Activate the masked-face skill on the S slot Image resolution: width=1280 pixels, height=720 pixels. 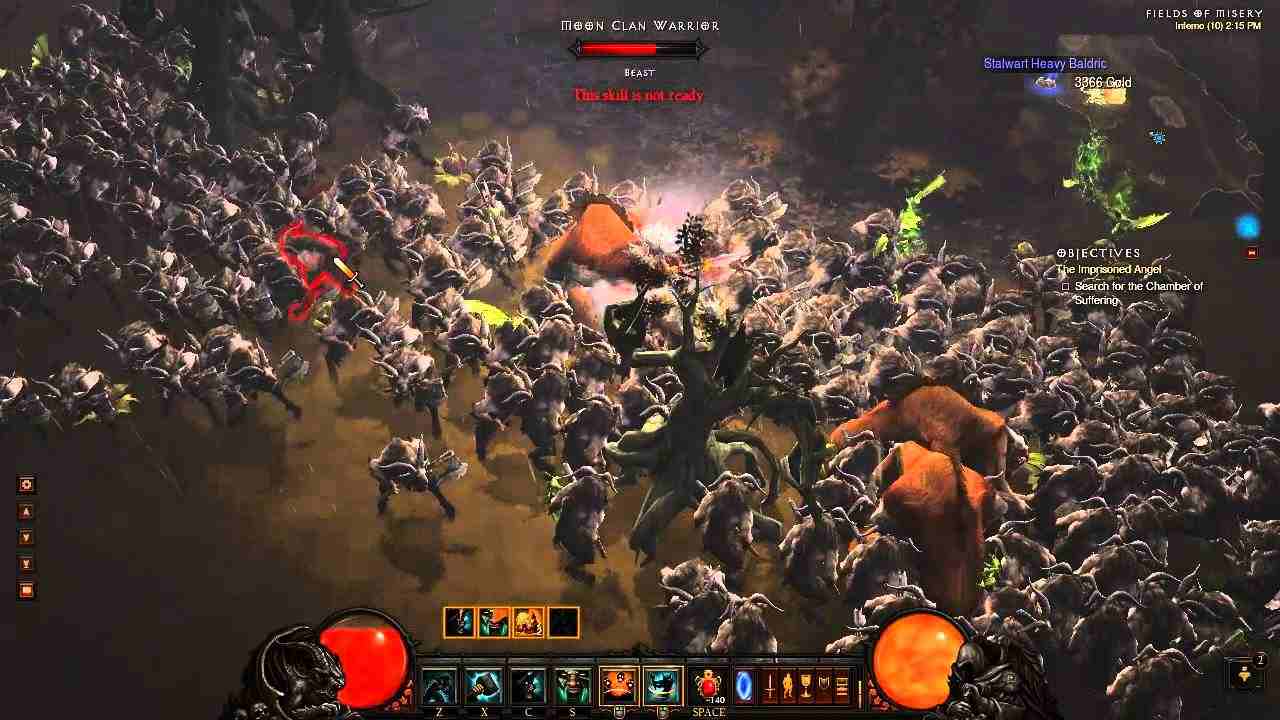(x=571, y=684)
